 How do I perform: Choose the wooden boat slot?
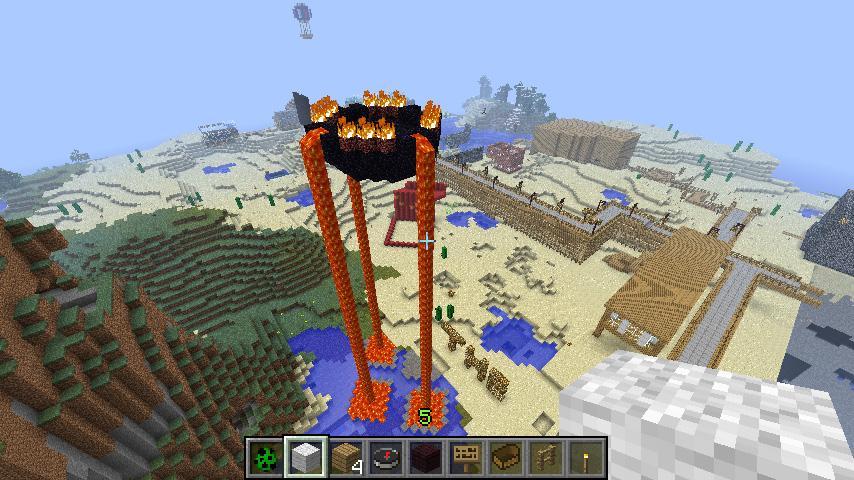(x=505, y=458)
